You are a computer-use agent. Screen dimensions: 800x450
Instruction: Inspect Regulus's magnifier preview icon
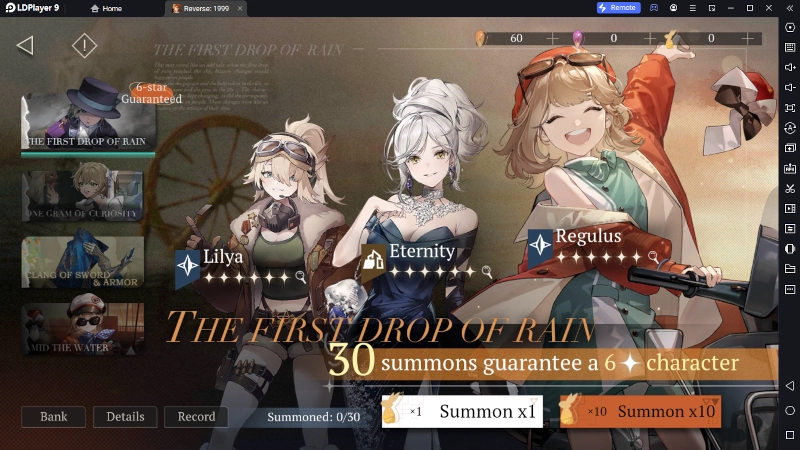(x=653, y=256)
